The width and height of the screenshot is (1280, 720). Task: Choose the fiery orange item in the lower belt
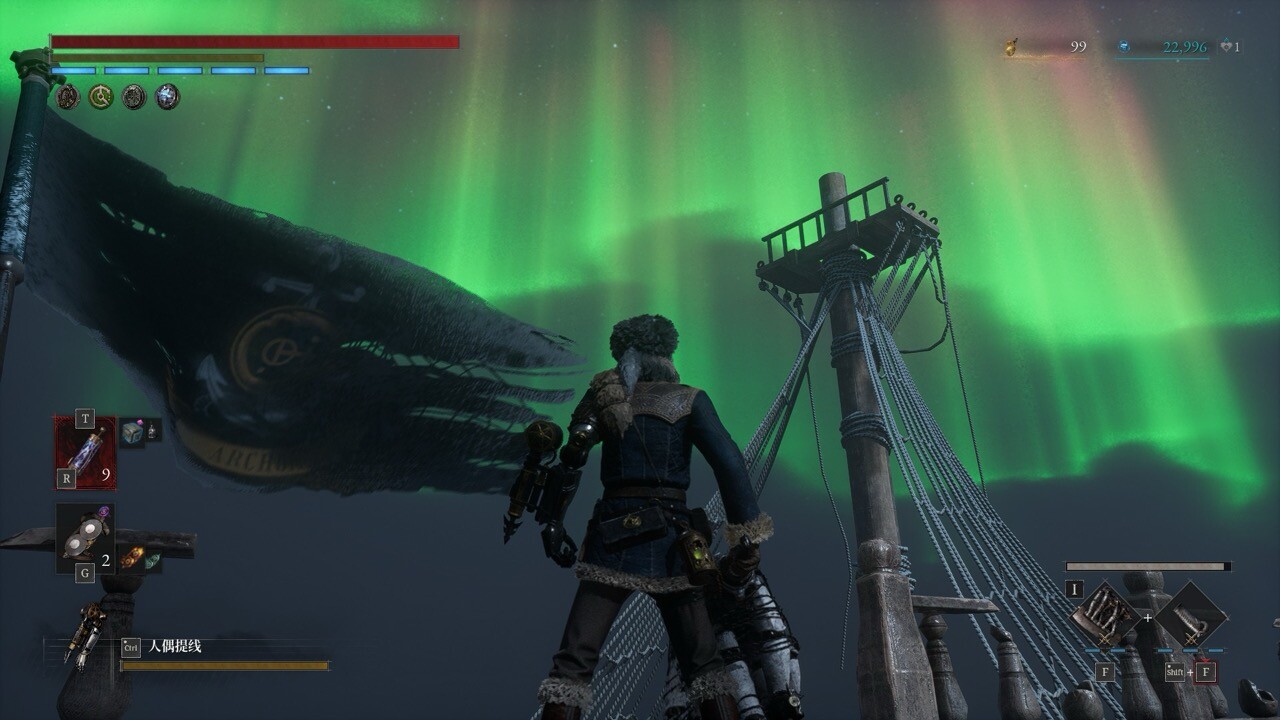131,557
